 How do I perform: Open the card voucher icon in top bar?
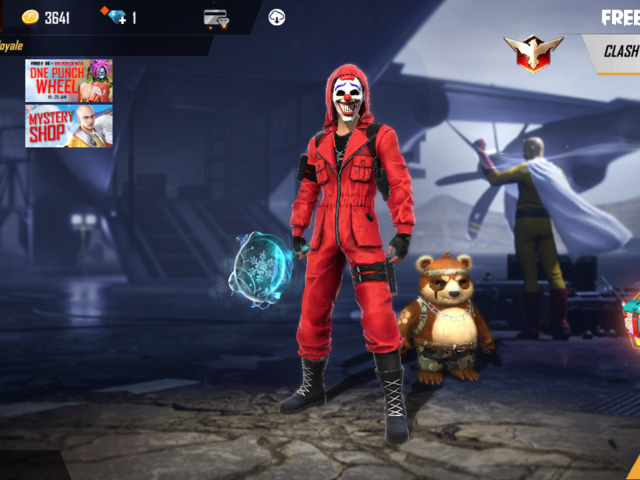pos(216,17)
